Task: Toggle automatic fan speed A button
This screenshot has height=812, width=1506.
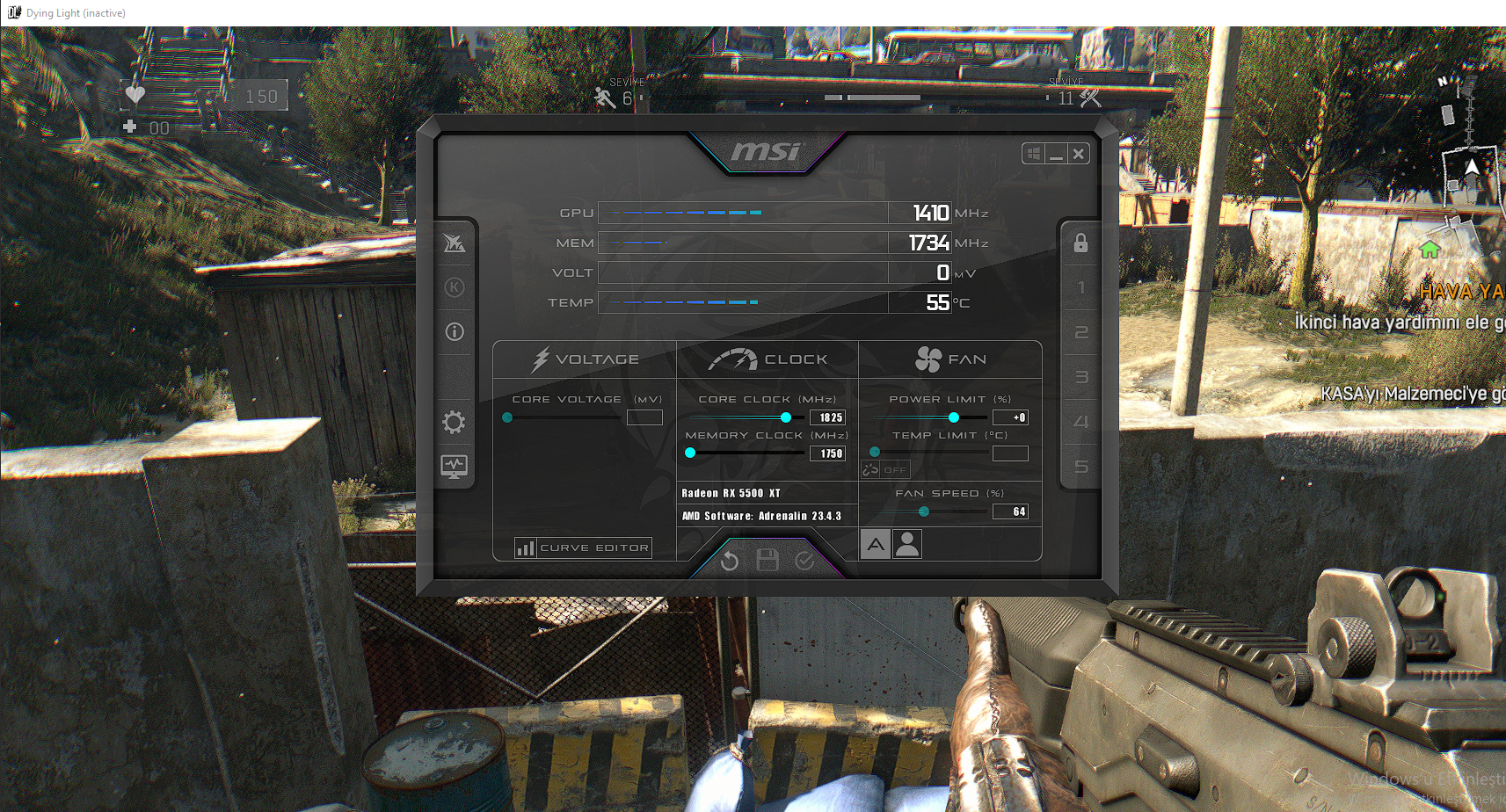Action: tap(876, 545)
